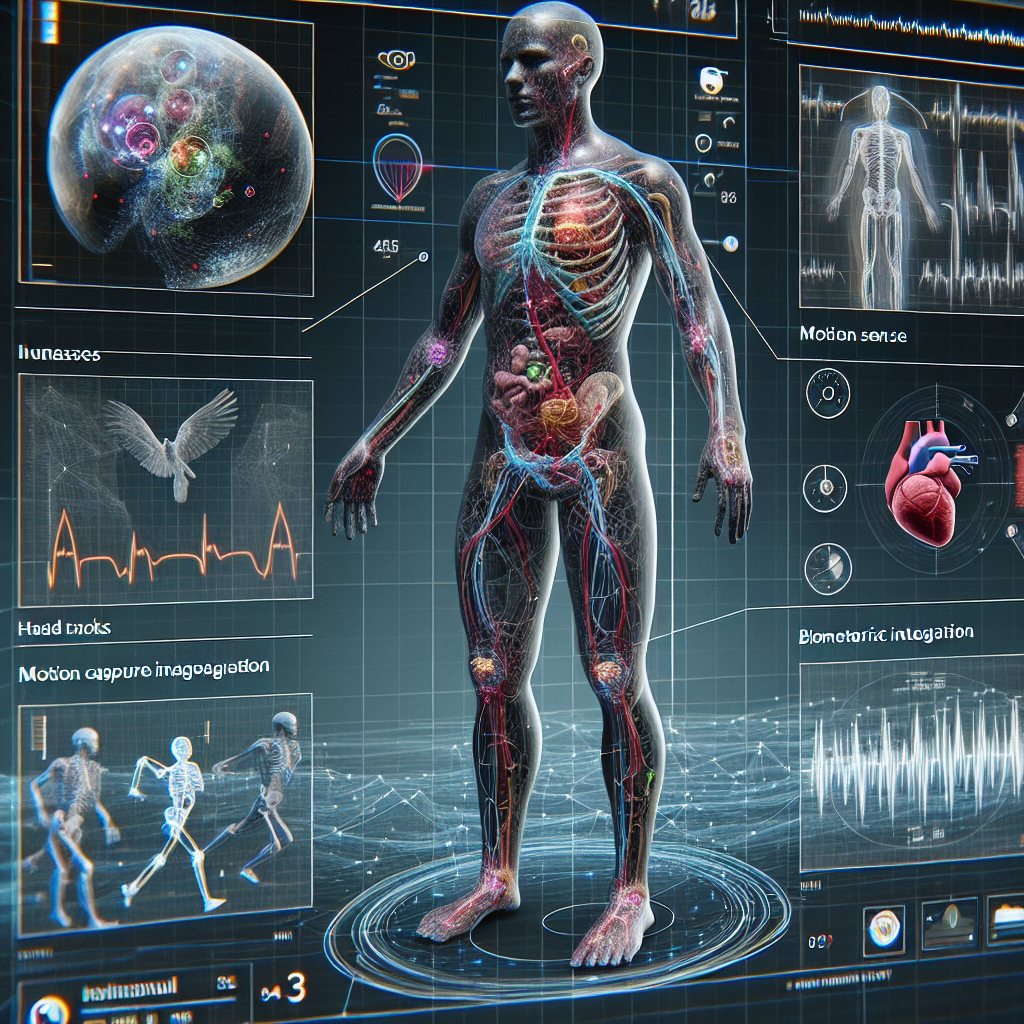
Task: Choose the glowing orb thumbnail
Action: pos(883,923)
